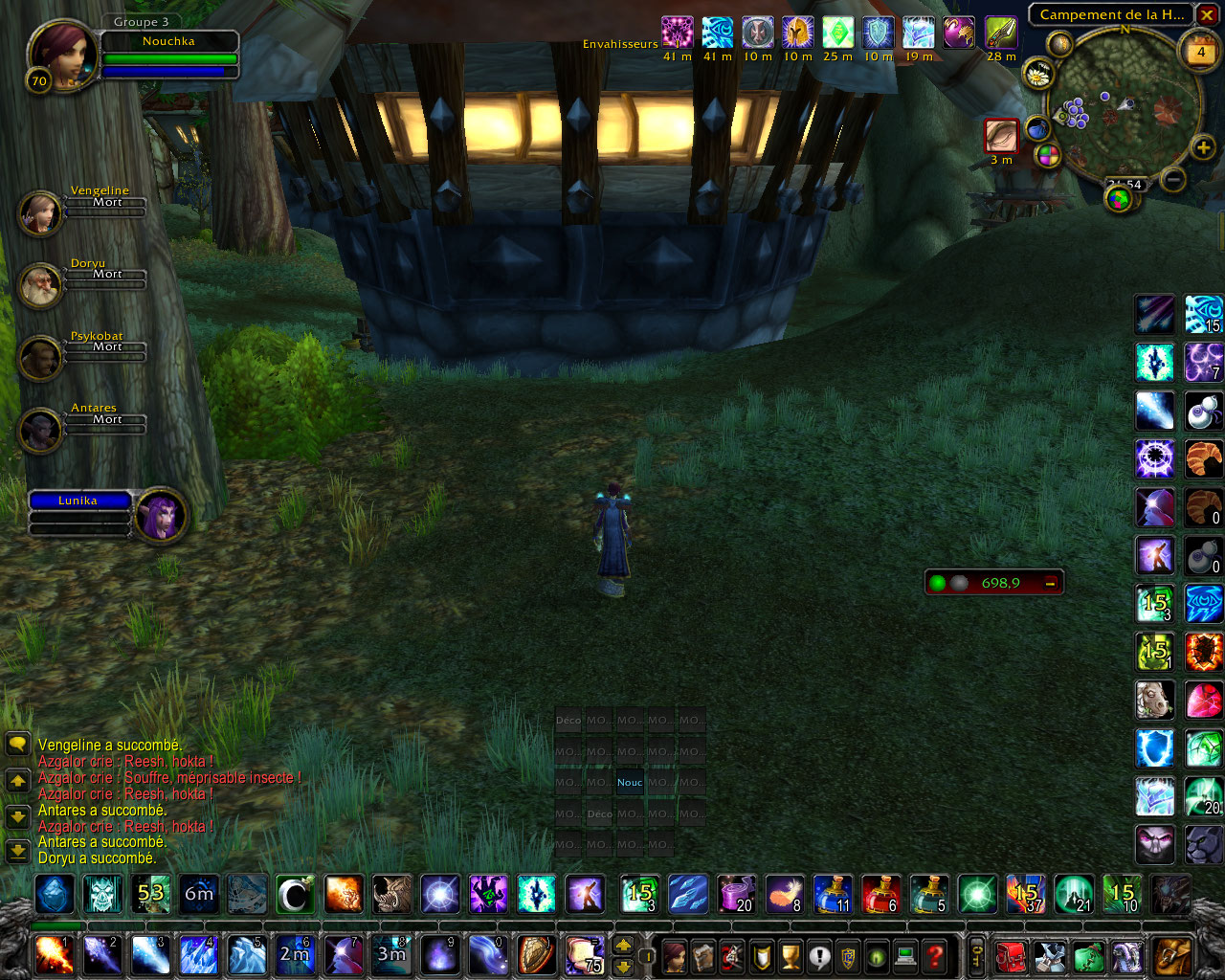Cast the Fireball spell in slot 1
This screenshot has width=1225, height=980.
point(55,955)
